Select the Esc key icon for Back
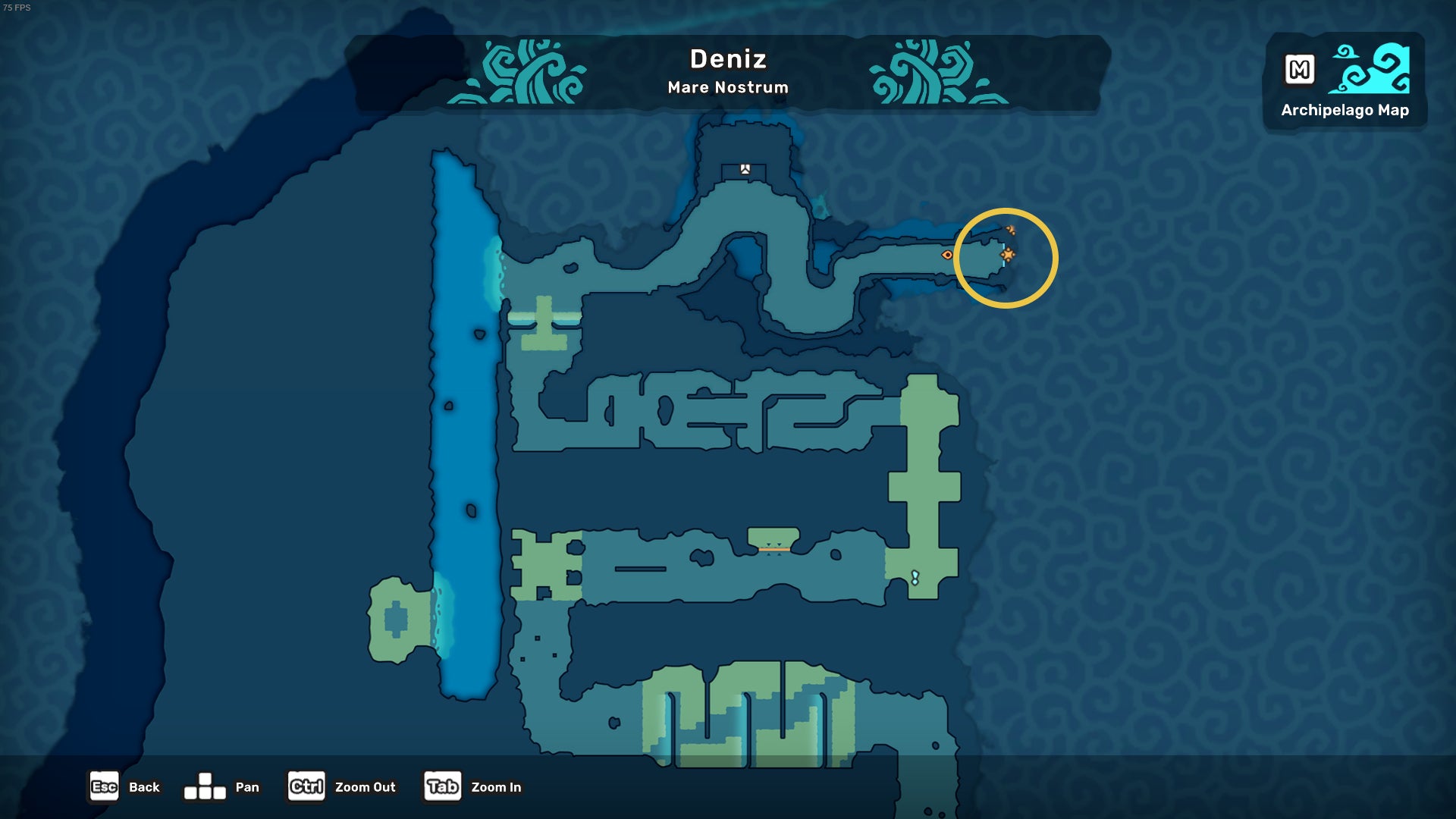 (103, 787)
